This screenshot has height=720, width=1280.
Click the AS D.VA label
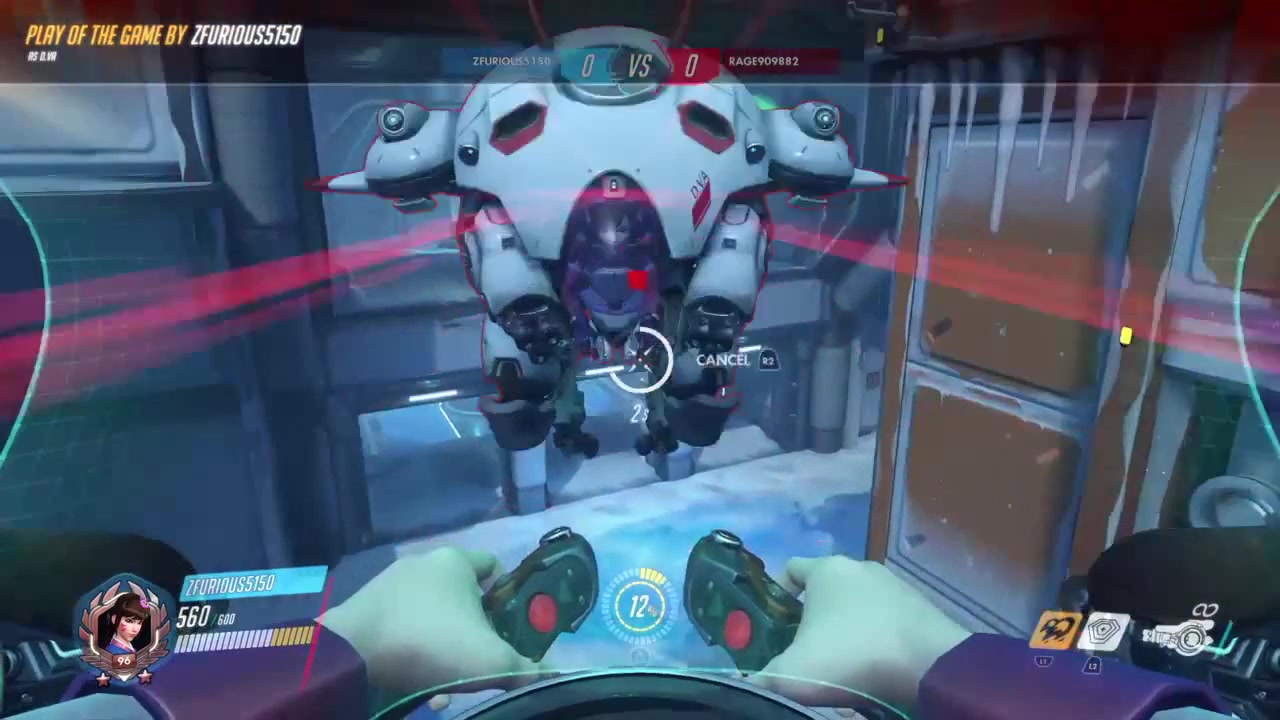coord(43,56)
